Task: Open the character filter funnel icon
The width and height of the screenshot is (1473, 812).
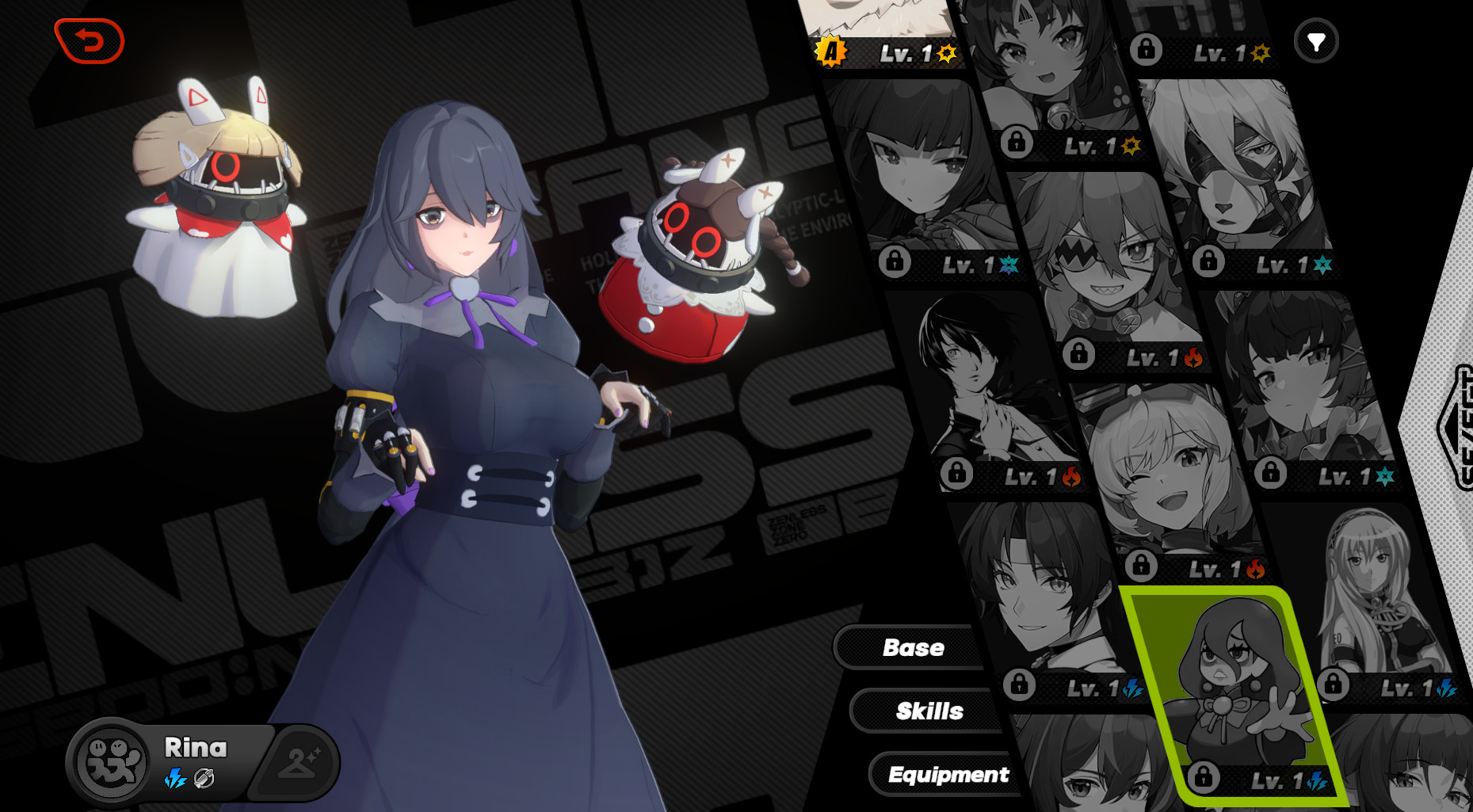Action: pos(1315,41)
